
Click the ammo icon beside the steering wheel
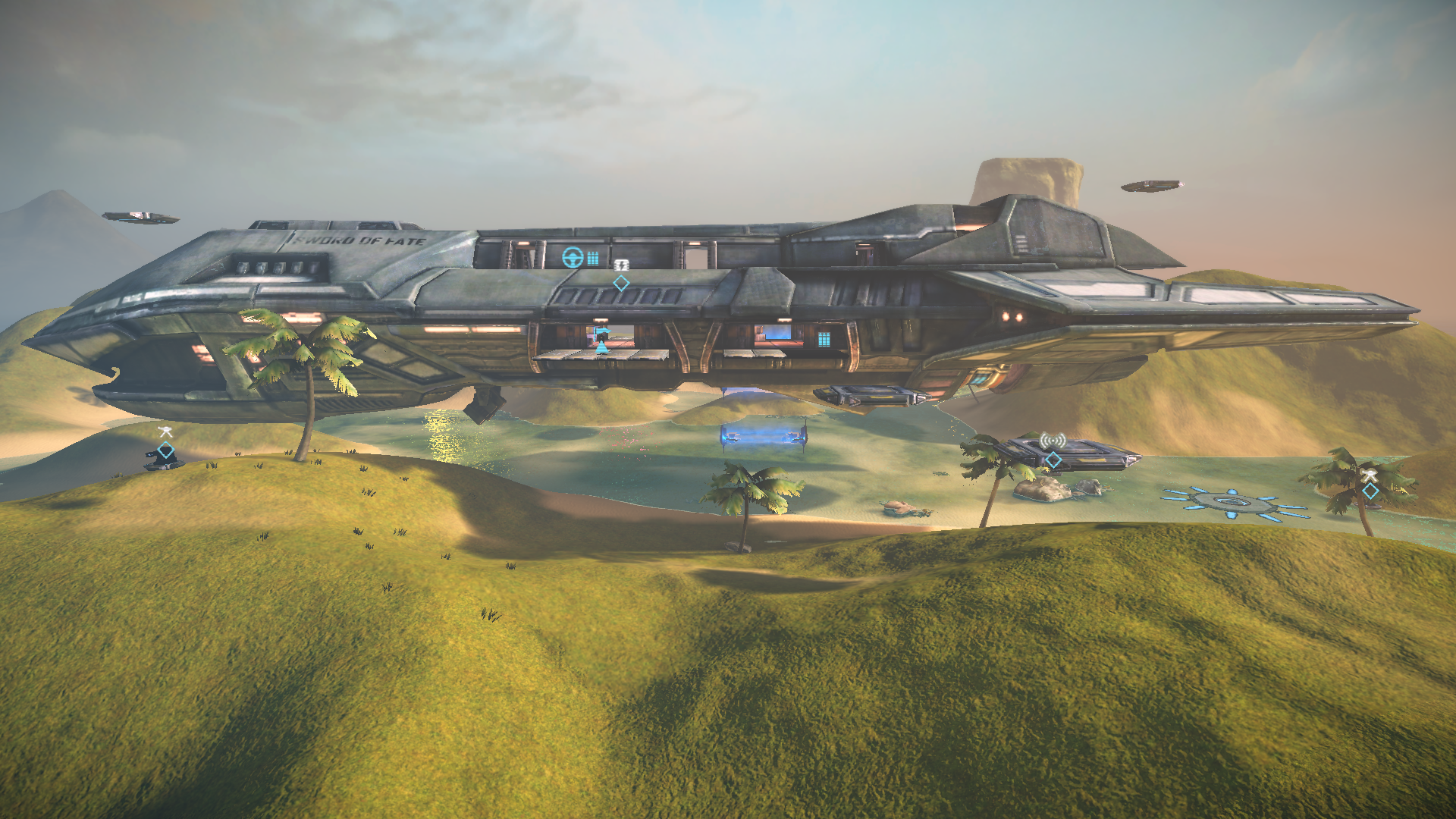(x=593, y=259)
